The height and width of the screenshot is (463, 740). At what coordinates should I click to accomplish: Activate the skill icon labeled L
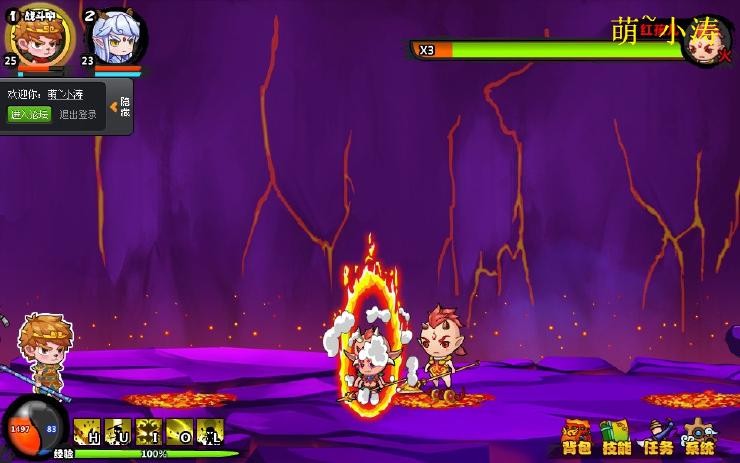coord(210,432)
